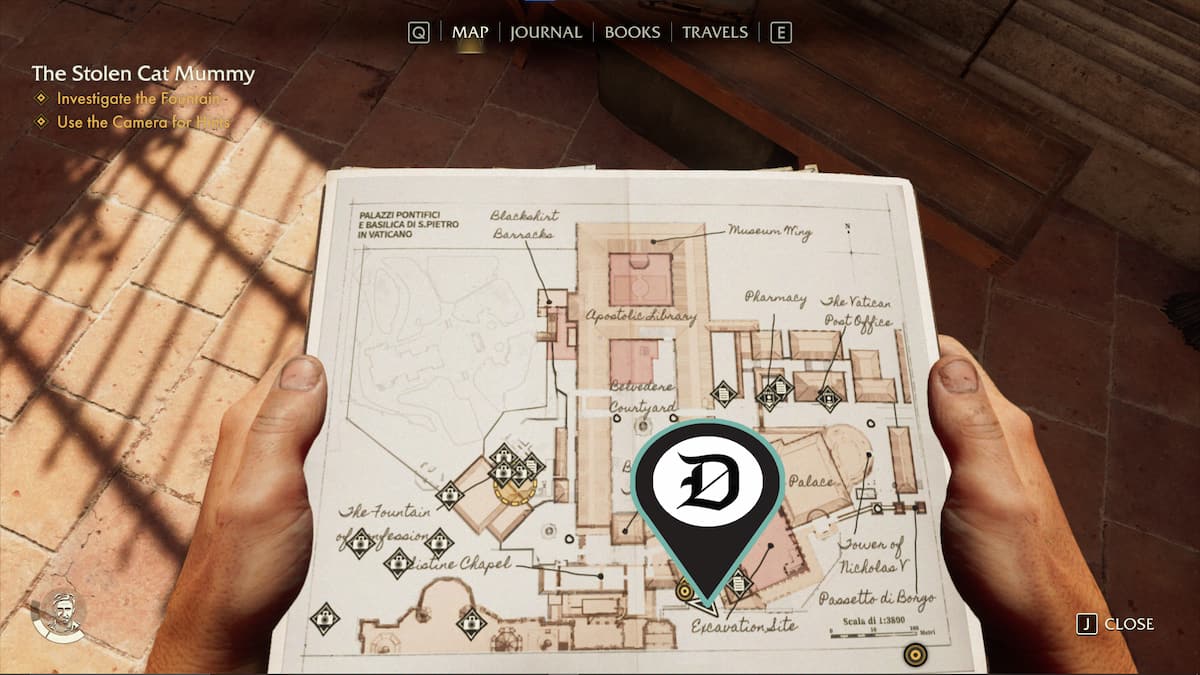Image resolution: width=1200 pixels, height=675 pixels.
Task: Select the Travels tab
Action: [714, 32]
